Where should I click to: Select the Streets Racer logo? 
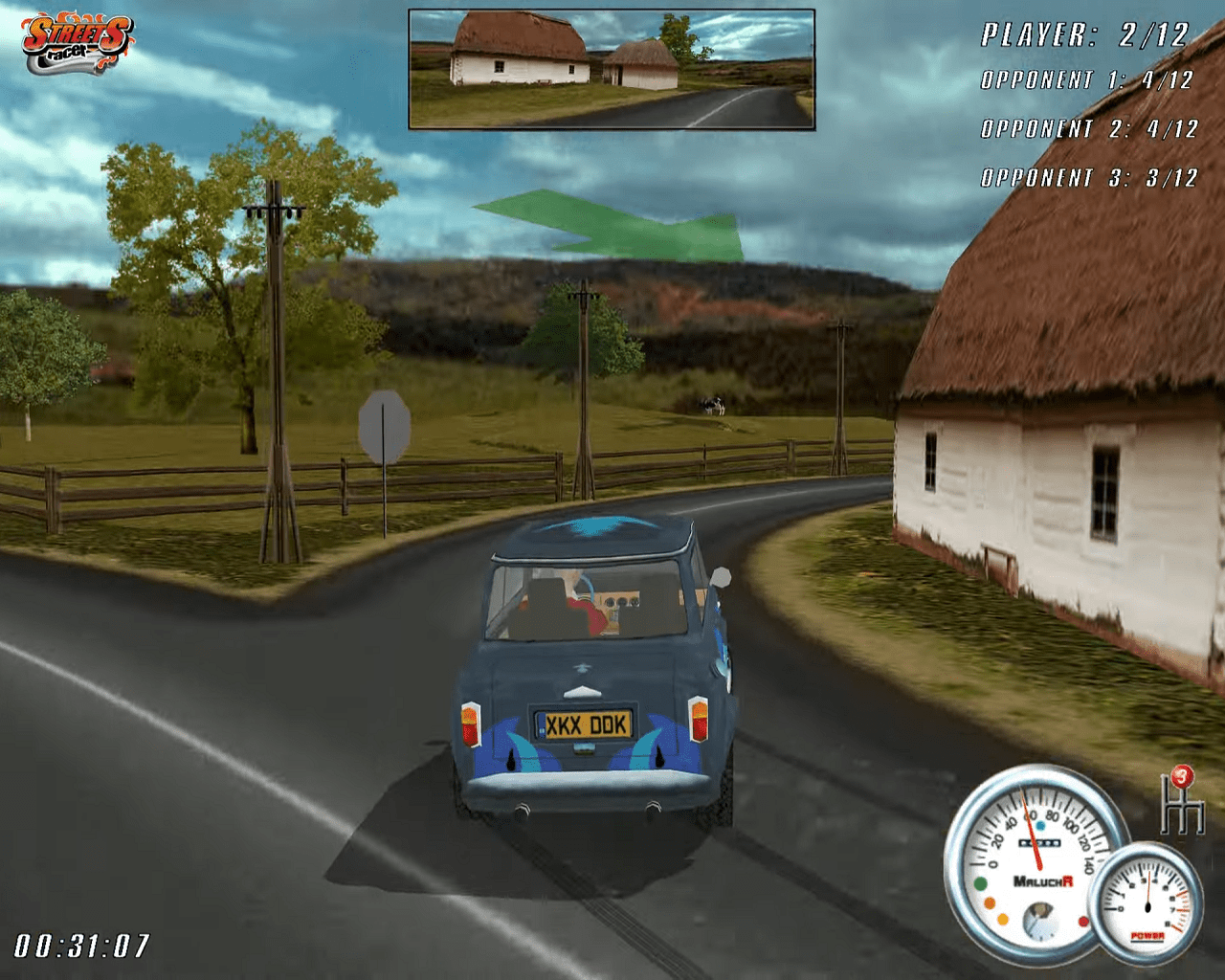(77, 43)
